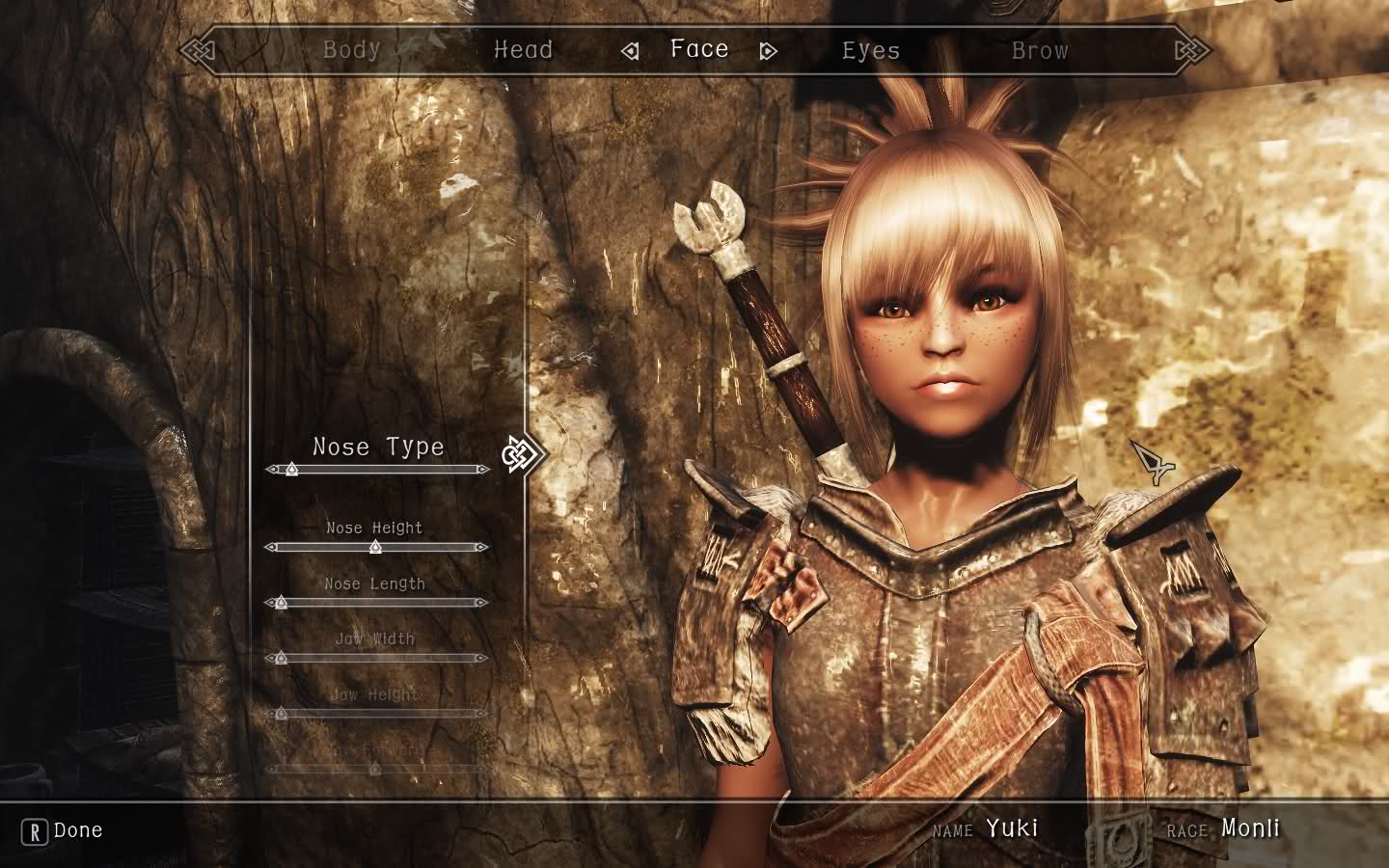Switch to the Body tab

tap(351, 49)
